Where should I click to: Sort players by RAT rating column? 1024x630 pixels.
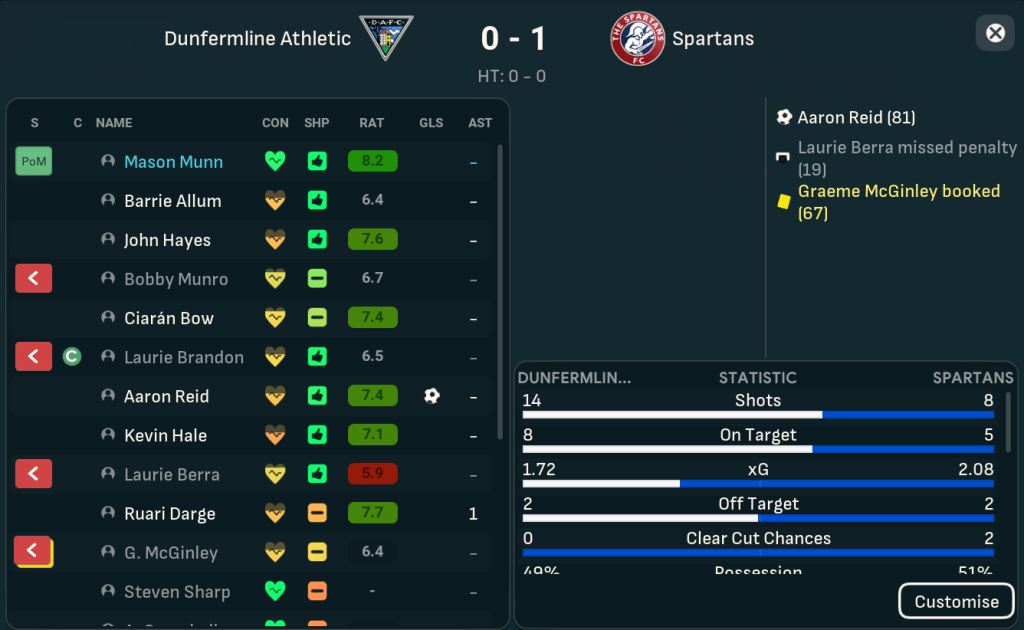[x=372, y=123]
